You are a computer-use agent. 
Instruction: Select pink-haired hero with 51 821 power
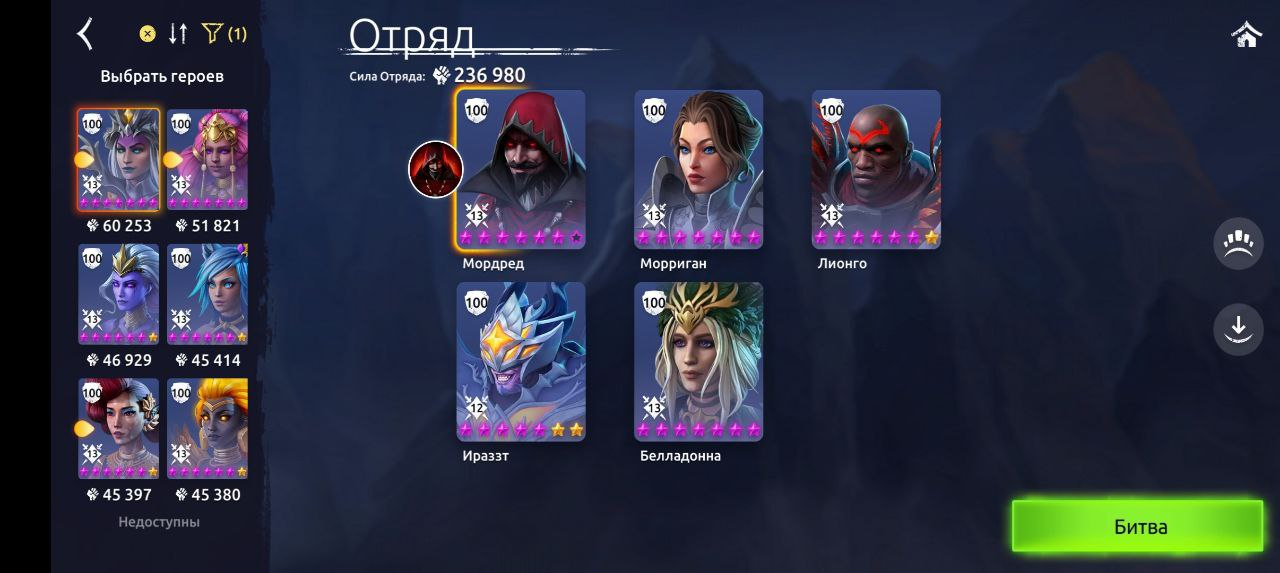click(207, 160)
